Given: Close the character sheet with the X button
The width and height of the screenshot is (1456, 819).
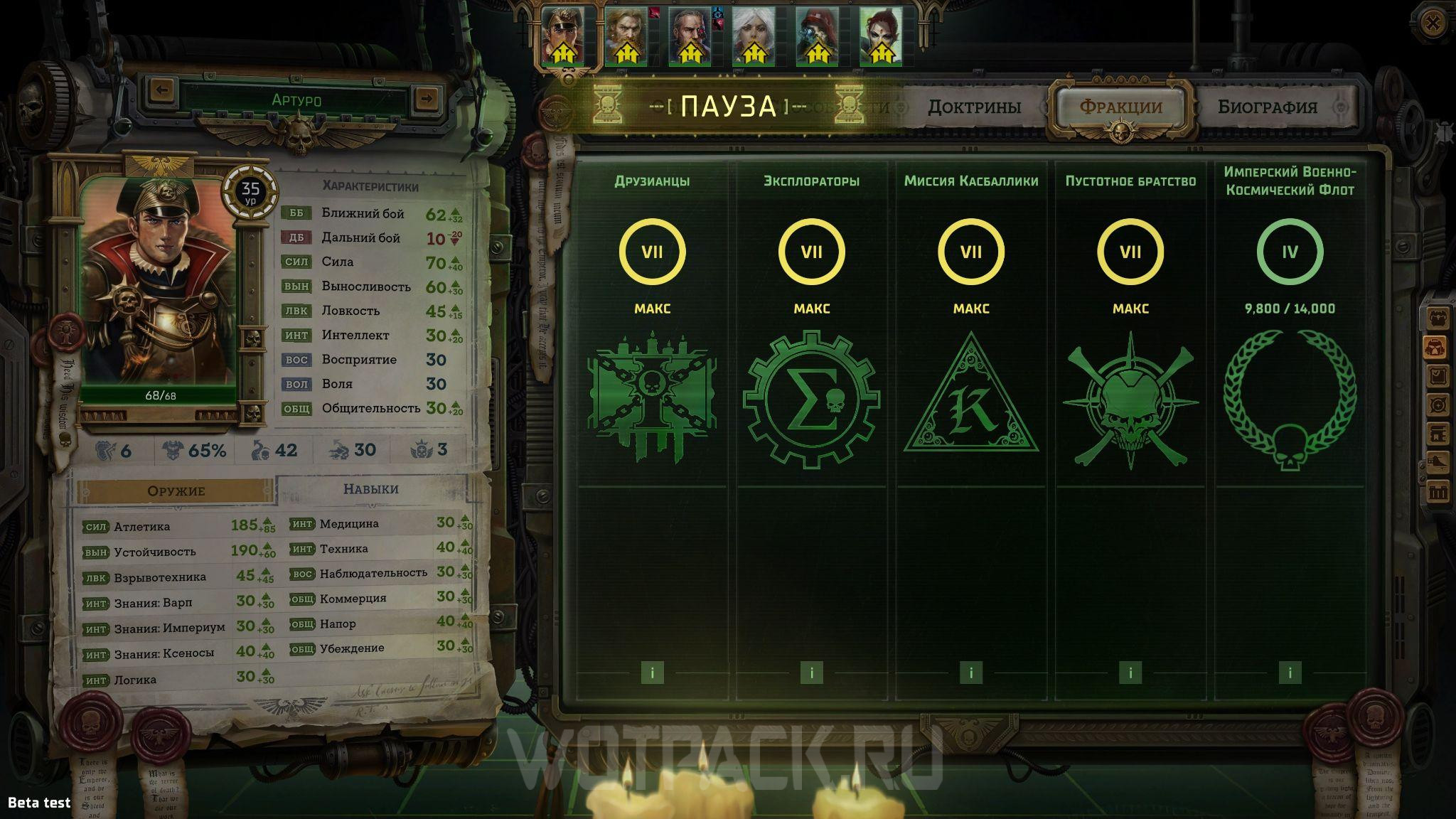Looking at the screenshot, I should point(1433,23).
